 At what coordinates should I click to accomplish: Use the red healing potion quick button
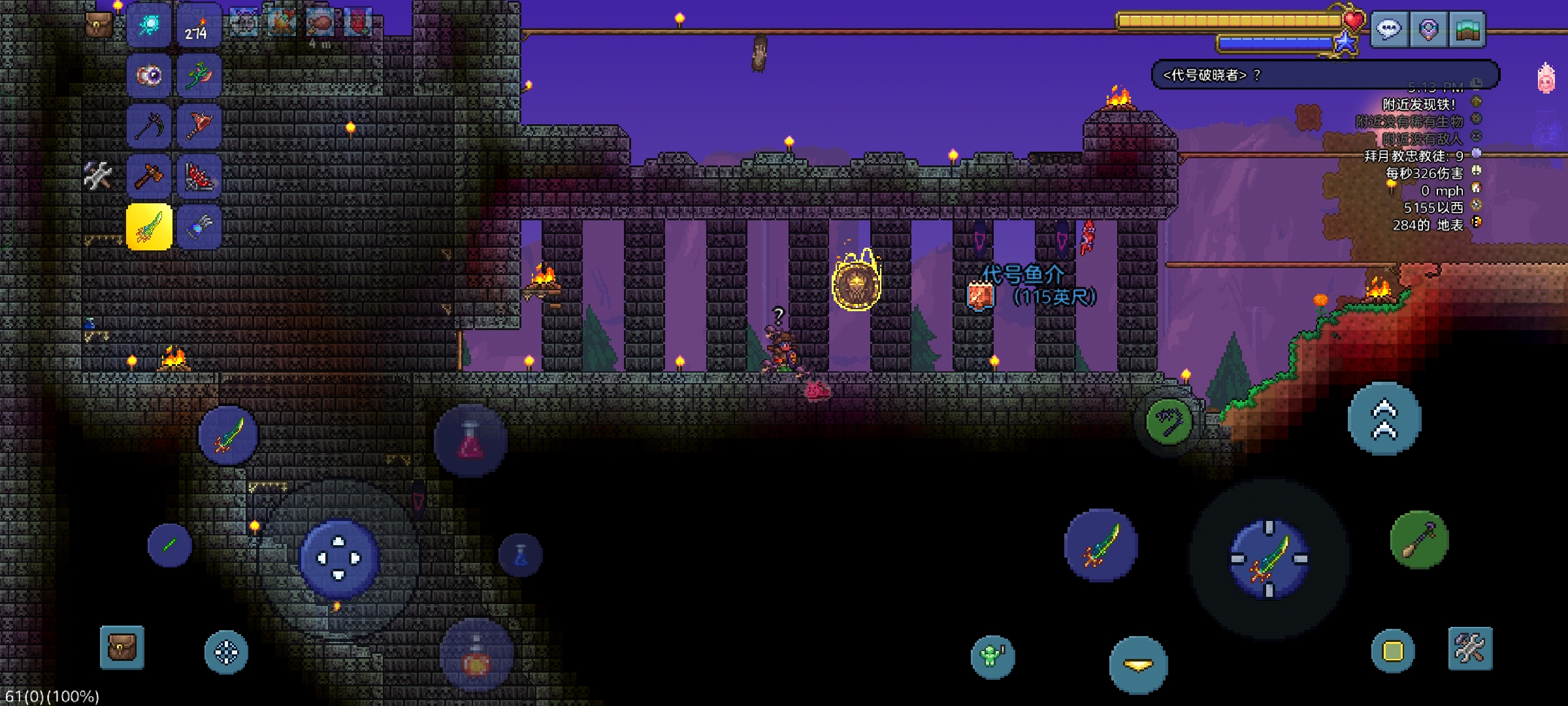pos(470,441)
